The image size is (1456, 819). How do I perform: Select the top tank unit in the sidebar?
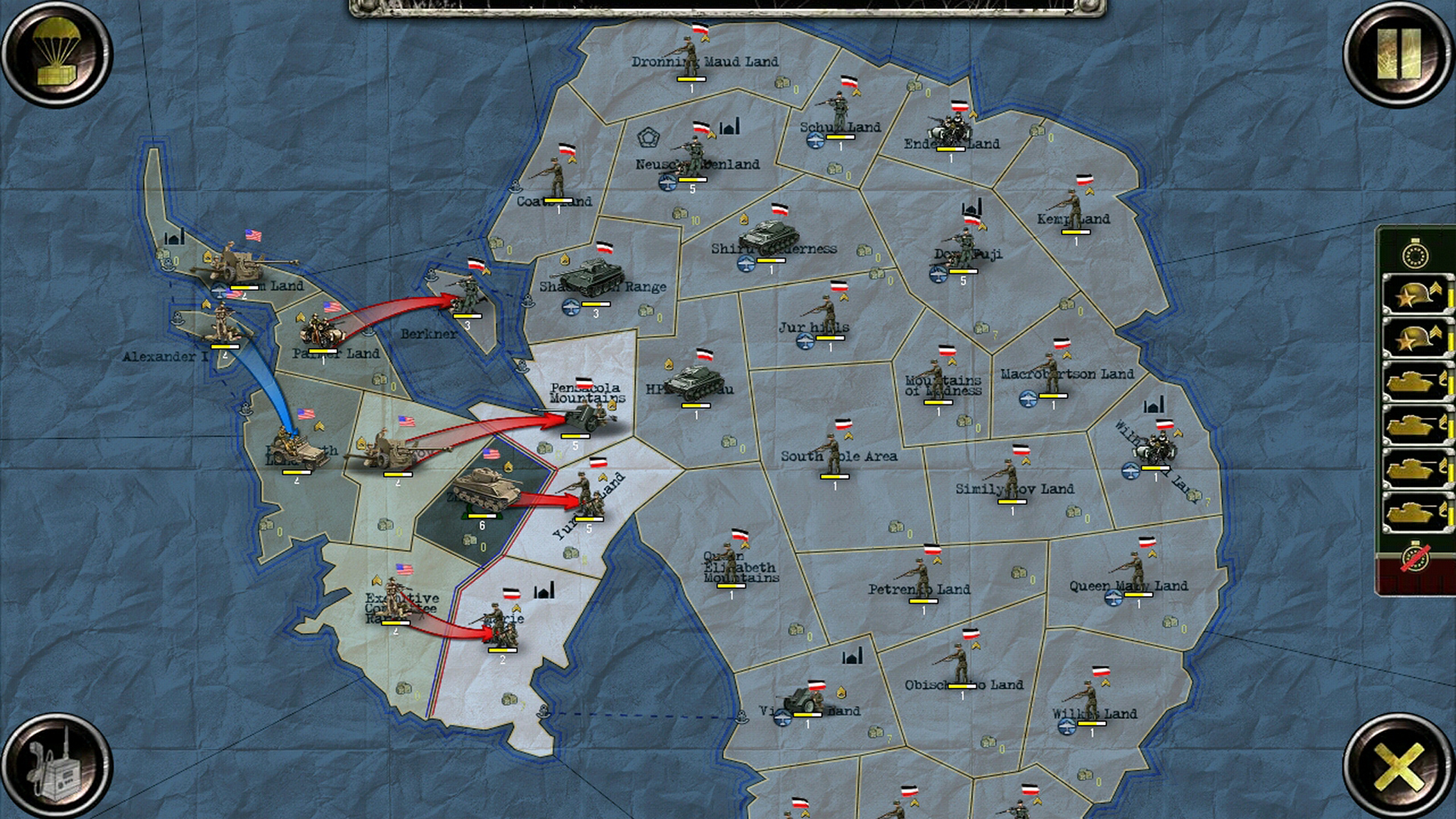click(1414, 381)
